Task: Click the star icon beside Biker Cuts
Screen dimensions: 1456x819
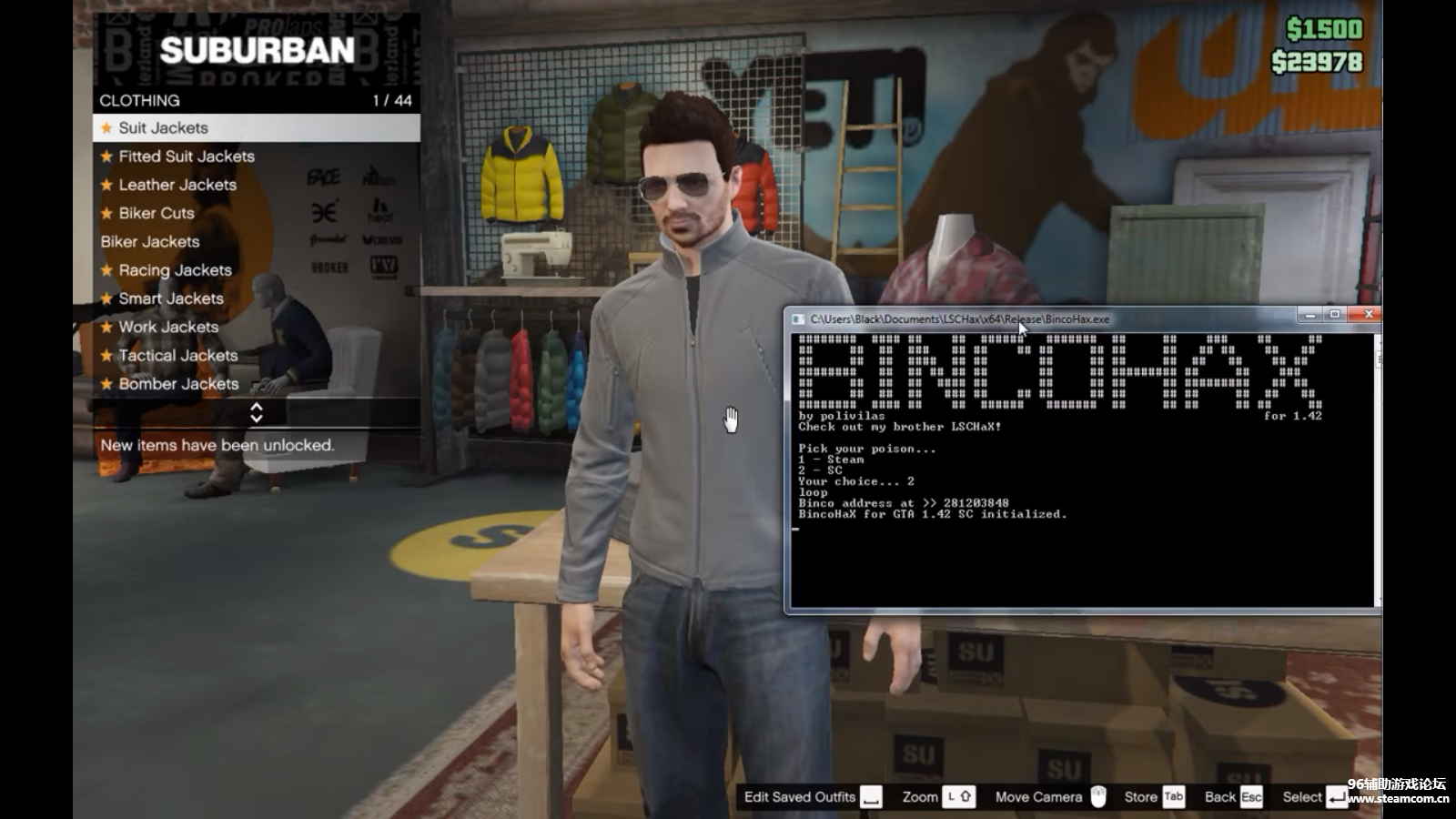Action: coord(105,213)
